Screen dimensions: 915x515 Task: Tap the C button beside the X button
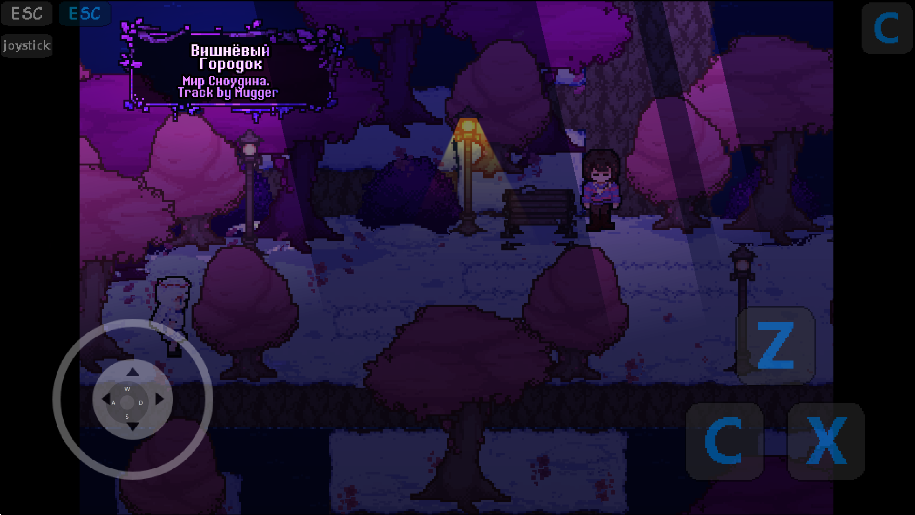point(724,440)
